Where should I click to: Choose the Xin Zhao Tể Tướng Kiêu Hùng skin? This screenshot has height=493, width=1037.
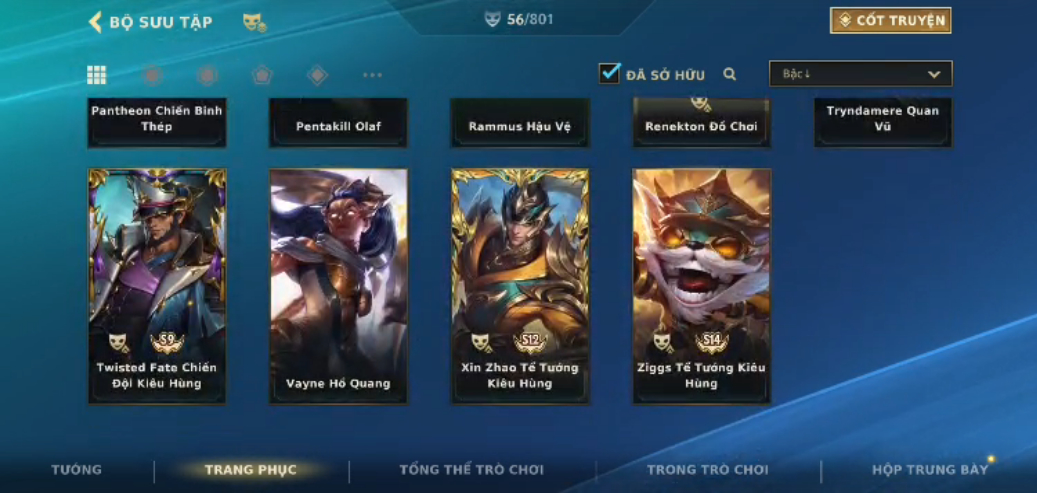click(520, 286)
